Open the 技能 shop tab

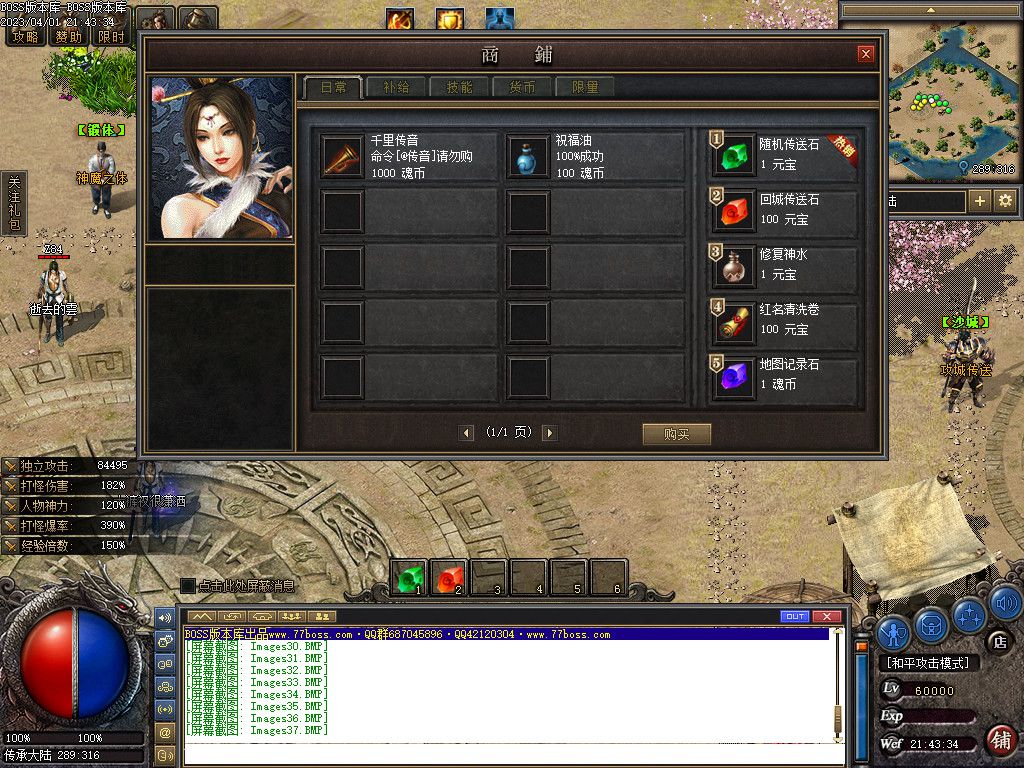[x=459, y=88]
